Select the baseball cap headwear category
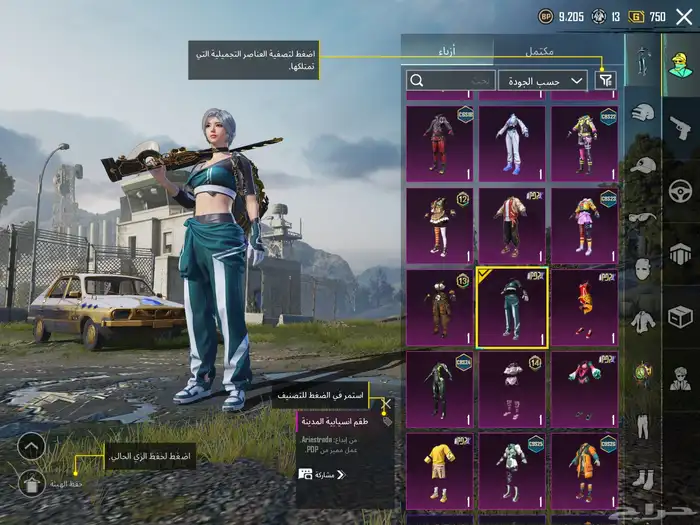 point(643,165)
